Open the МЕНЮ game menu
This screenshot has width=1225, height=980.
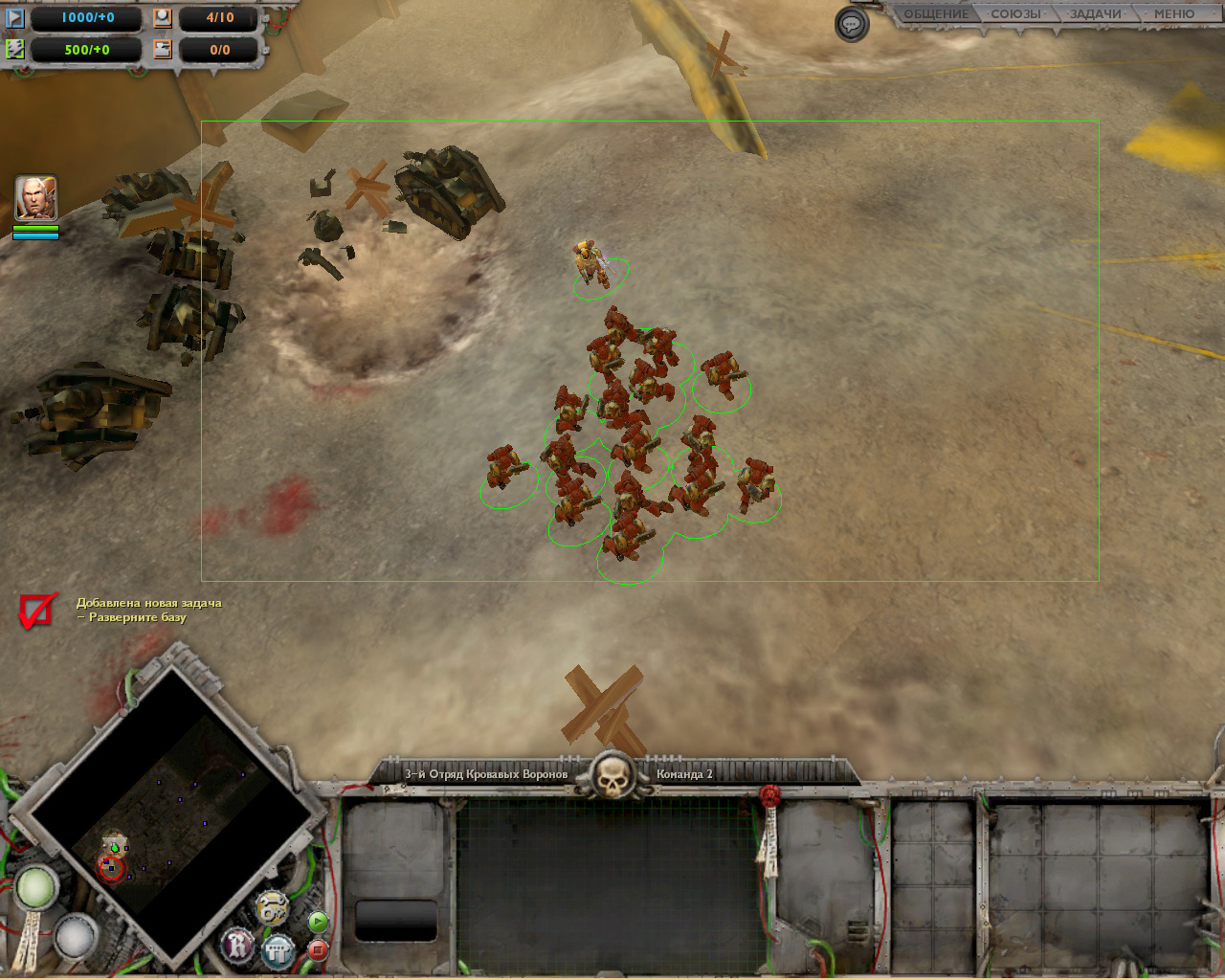pos(1173,14)
